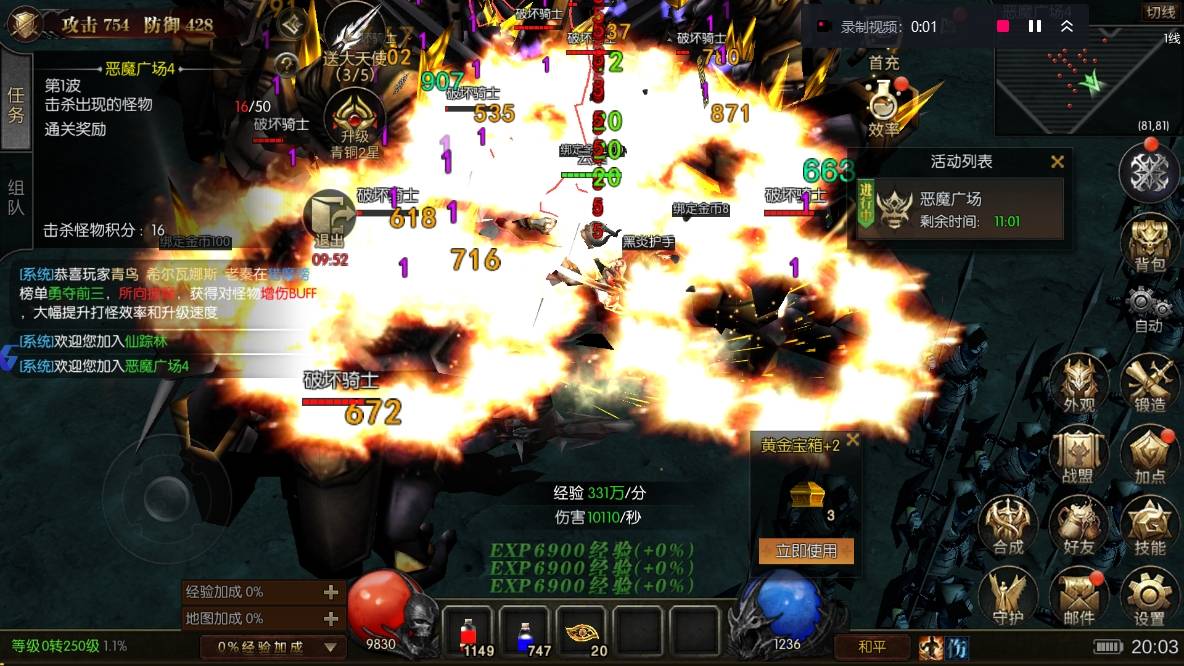Image resolution: width=1184 pixels, height=666 pixels.
Task: Close the 活动列表 activity list
Action: pyautogui.click(x=1057, y=161)
